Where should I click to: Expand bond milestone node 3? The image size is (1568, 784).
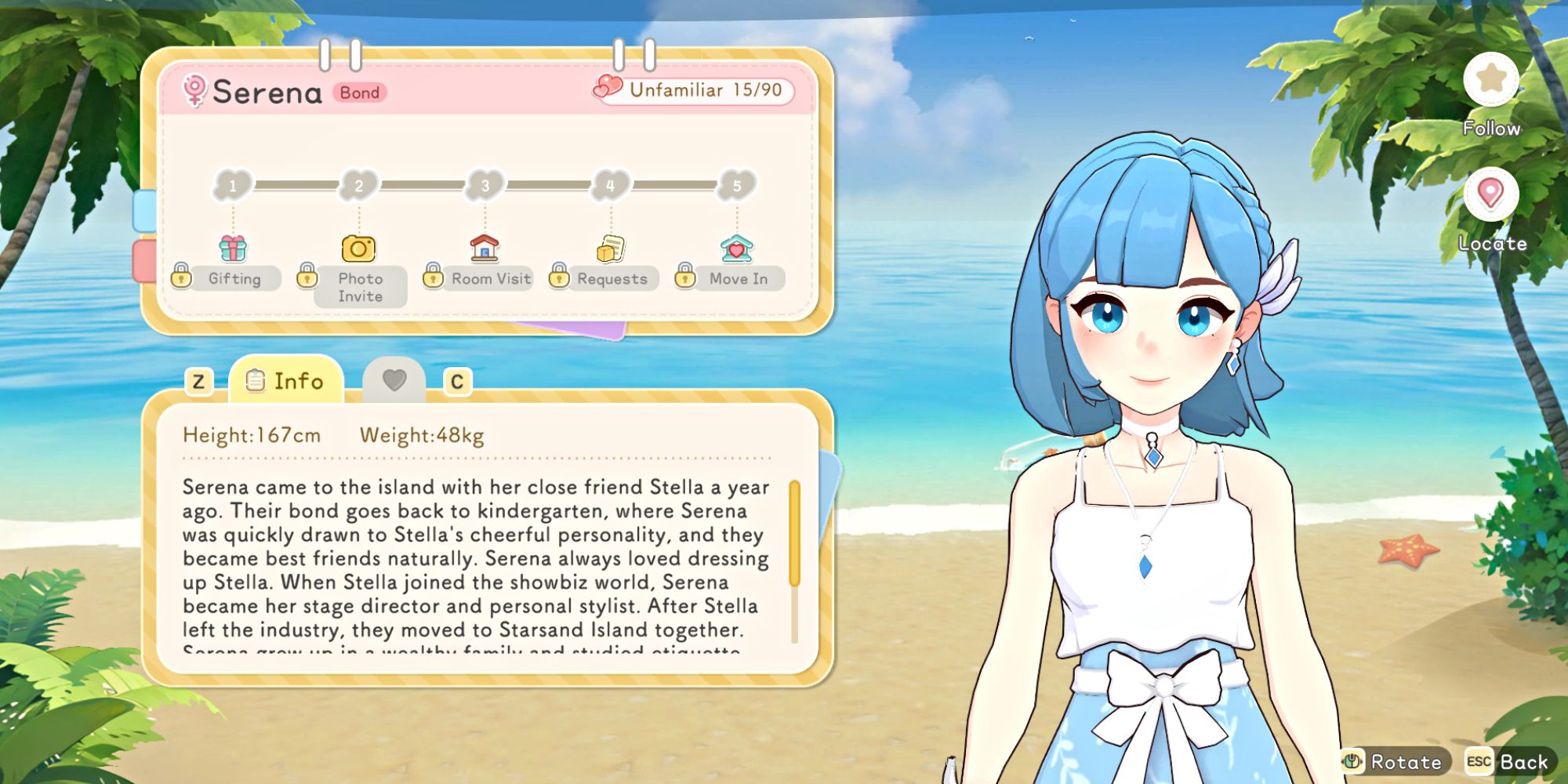pos(484,185)
